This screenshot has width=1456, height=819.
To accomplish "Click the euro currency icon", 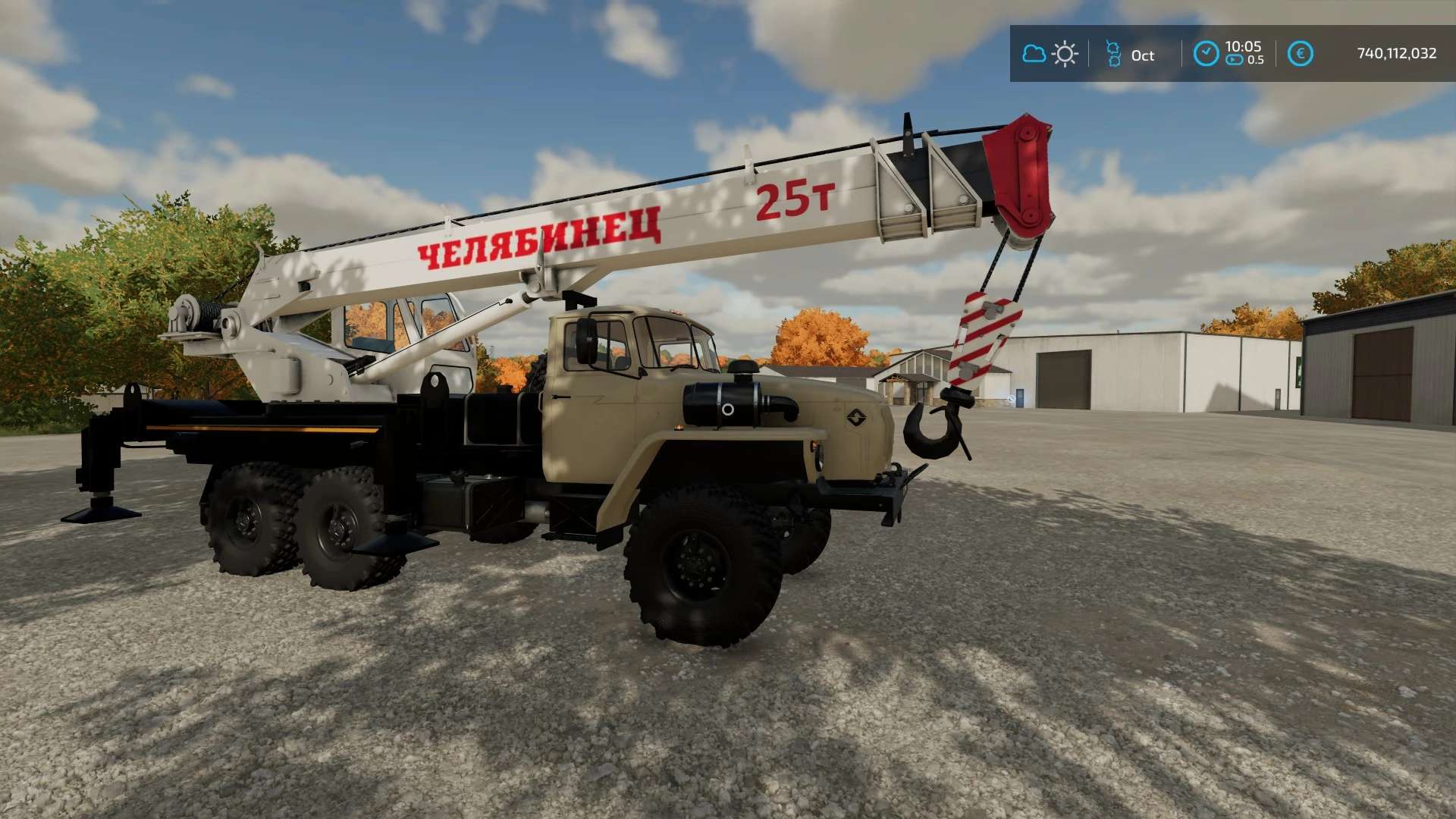I will click(x=1300, y=54).
